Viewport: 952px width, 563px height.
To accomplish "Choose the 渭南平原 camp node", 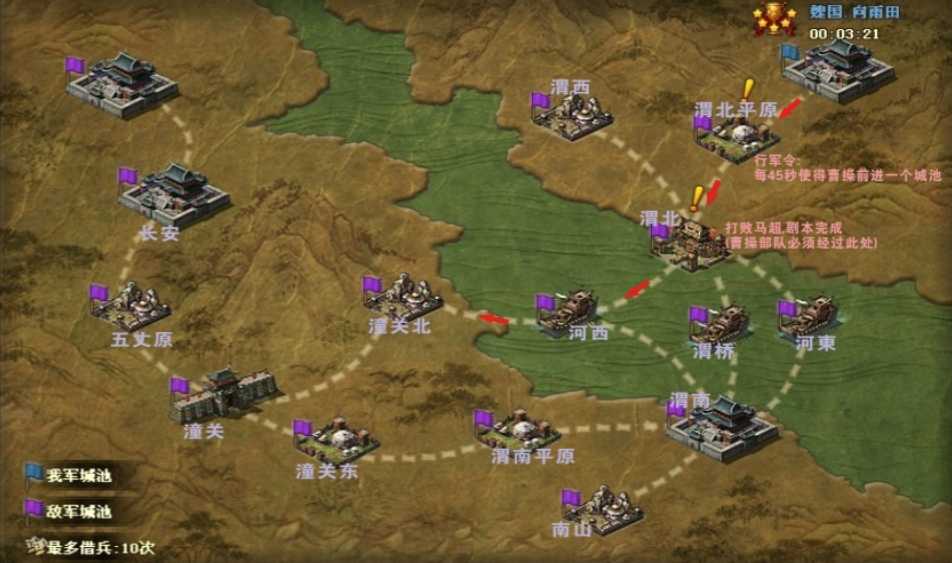I will (x=521, y=430).
